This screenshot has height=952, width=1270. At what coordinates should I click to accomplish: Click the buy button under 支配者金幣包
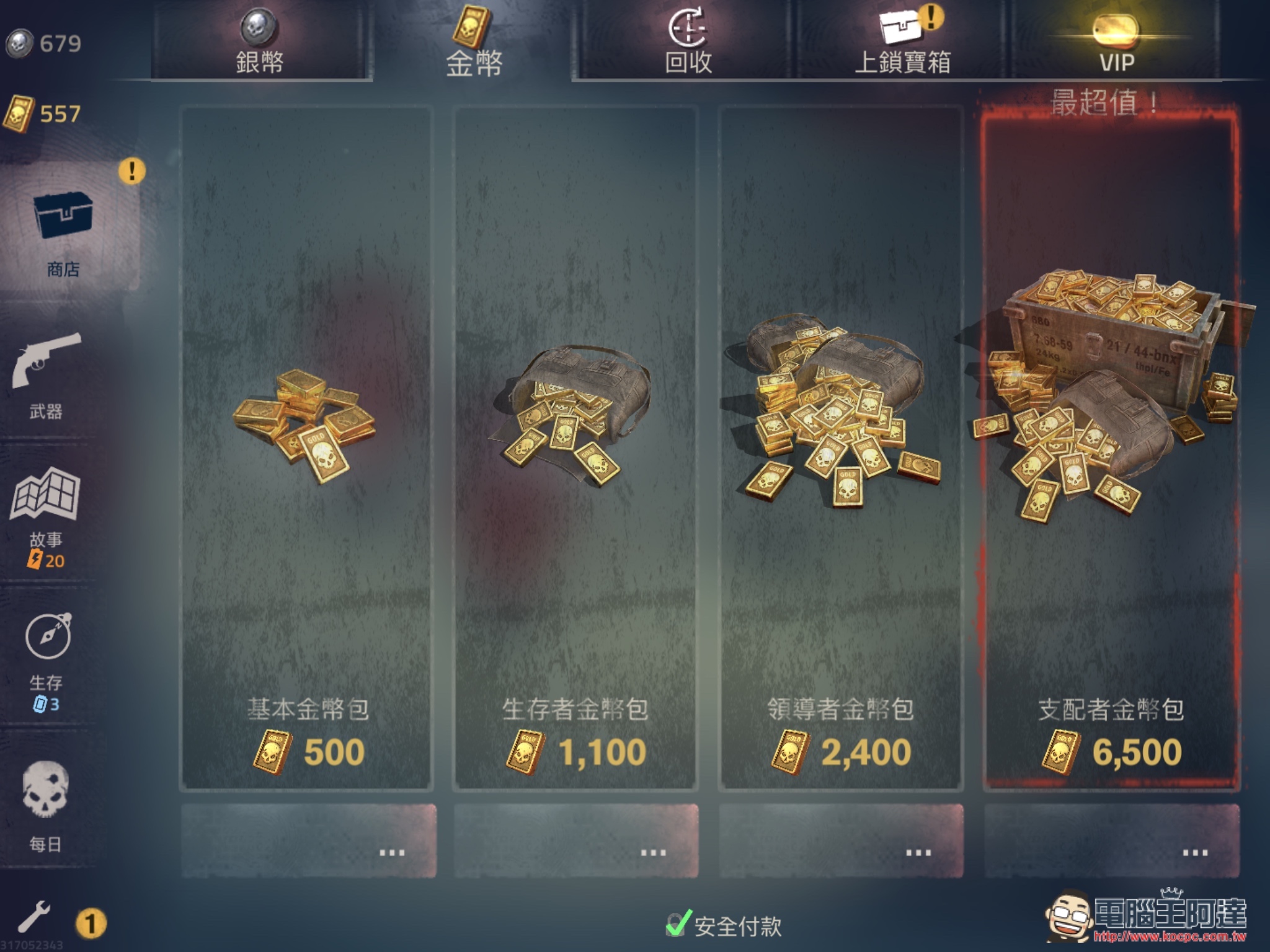(x=1111, y=840)
